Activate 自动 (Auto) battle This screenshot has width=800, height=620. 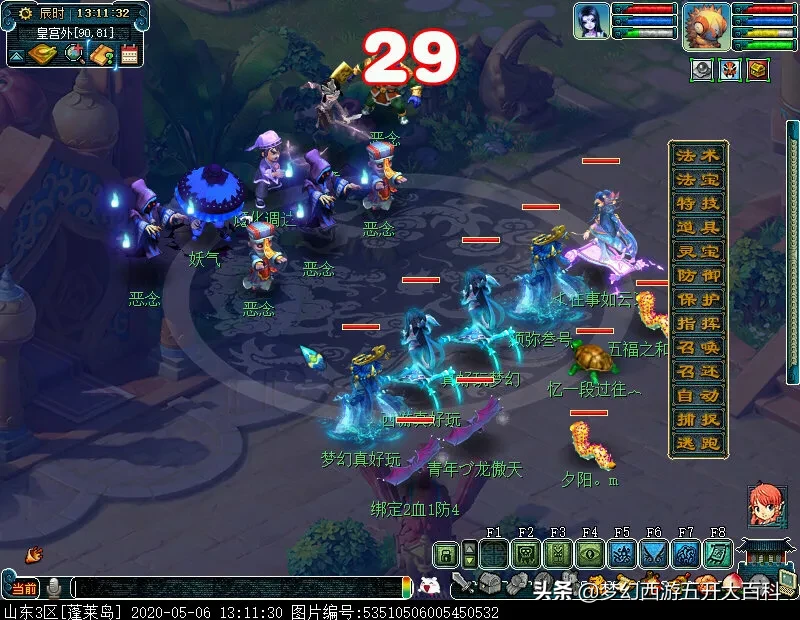(x=698, y=395)
